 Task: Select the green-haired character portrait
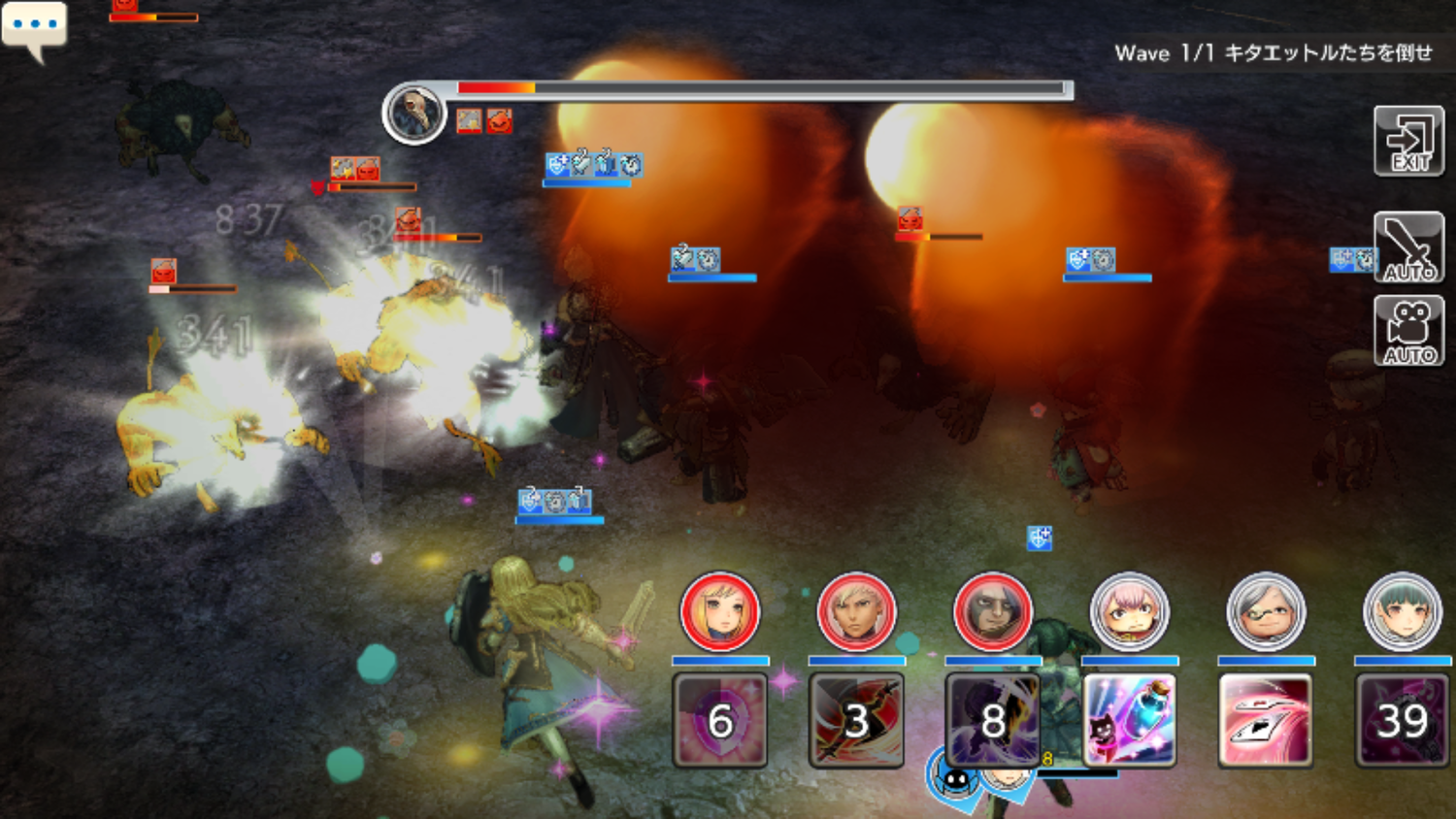[x=1402, y=611]
